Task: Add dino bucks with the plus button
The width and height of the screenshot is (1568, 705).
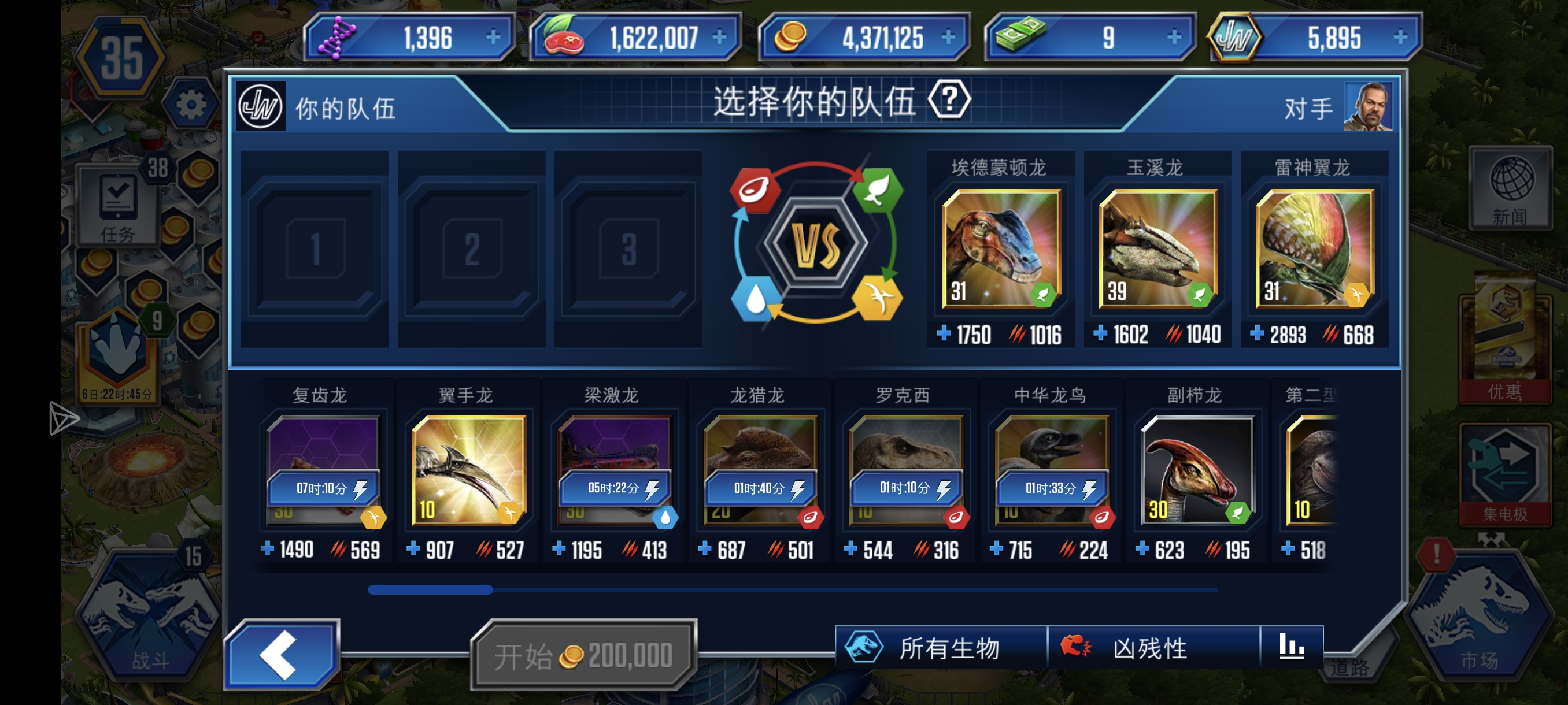Action: click(x=1174, y=38)
